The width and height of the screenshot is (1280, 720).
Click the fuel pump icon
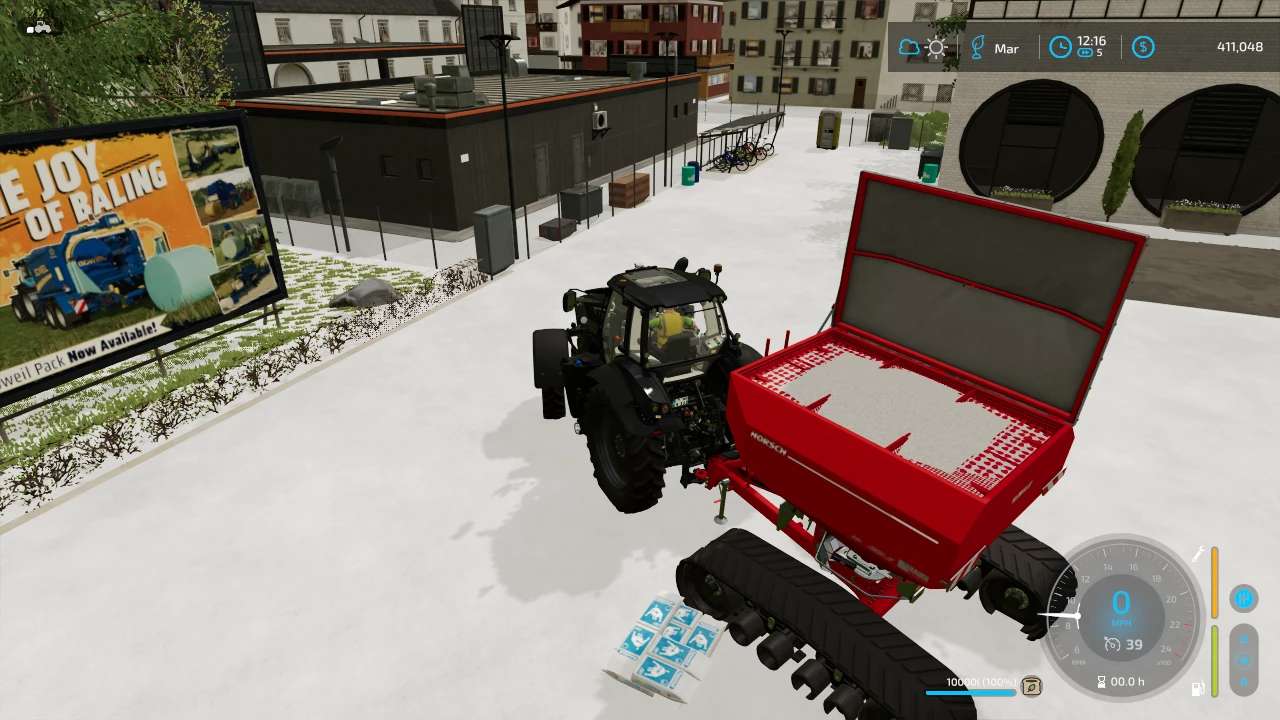pos(1197,688)
